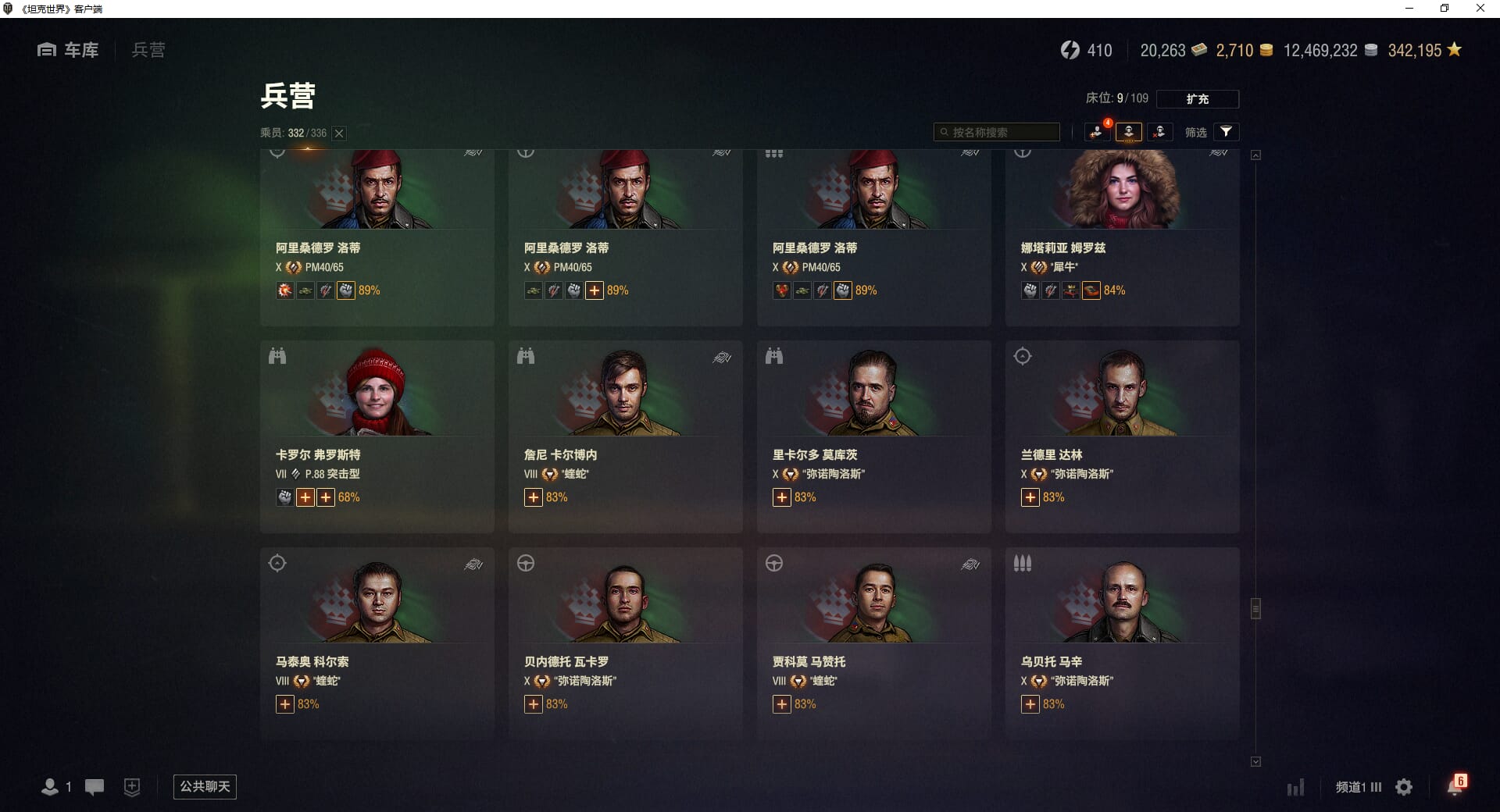Image resolution: width=1500 pixels, height=812 pixels.
Task: Open crew card 里卡尔多 莫库茨
Action: click(873, 436)
